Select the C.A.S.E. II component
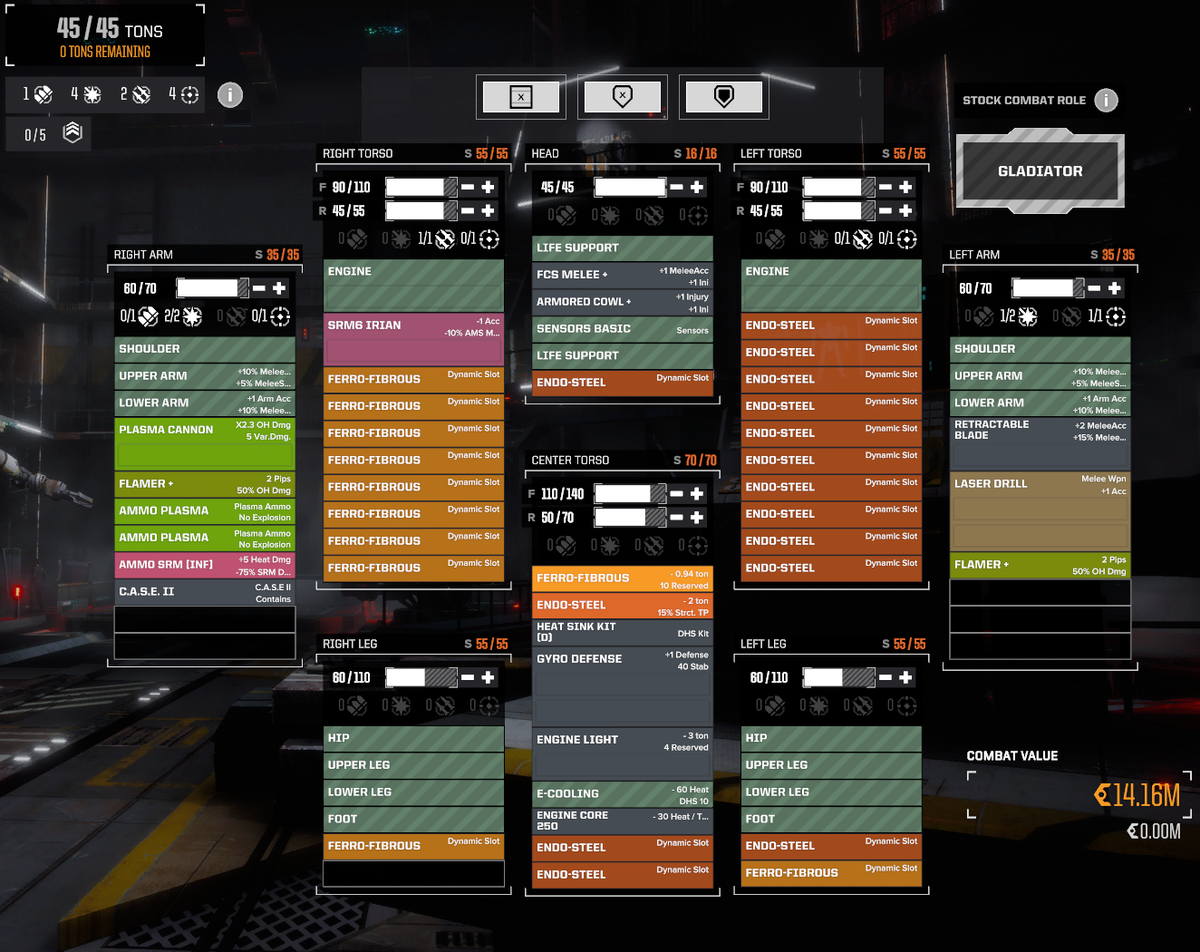Screen dimensions: 1200x952 pyautogui.click(x=204, y=591)
